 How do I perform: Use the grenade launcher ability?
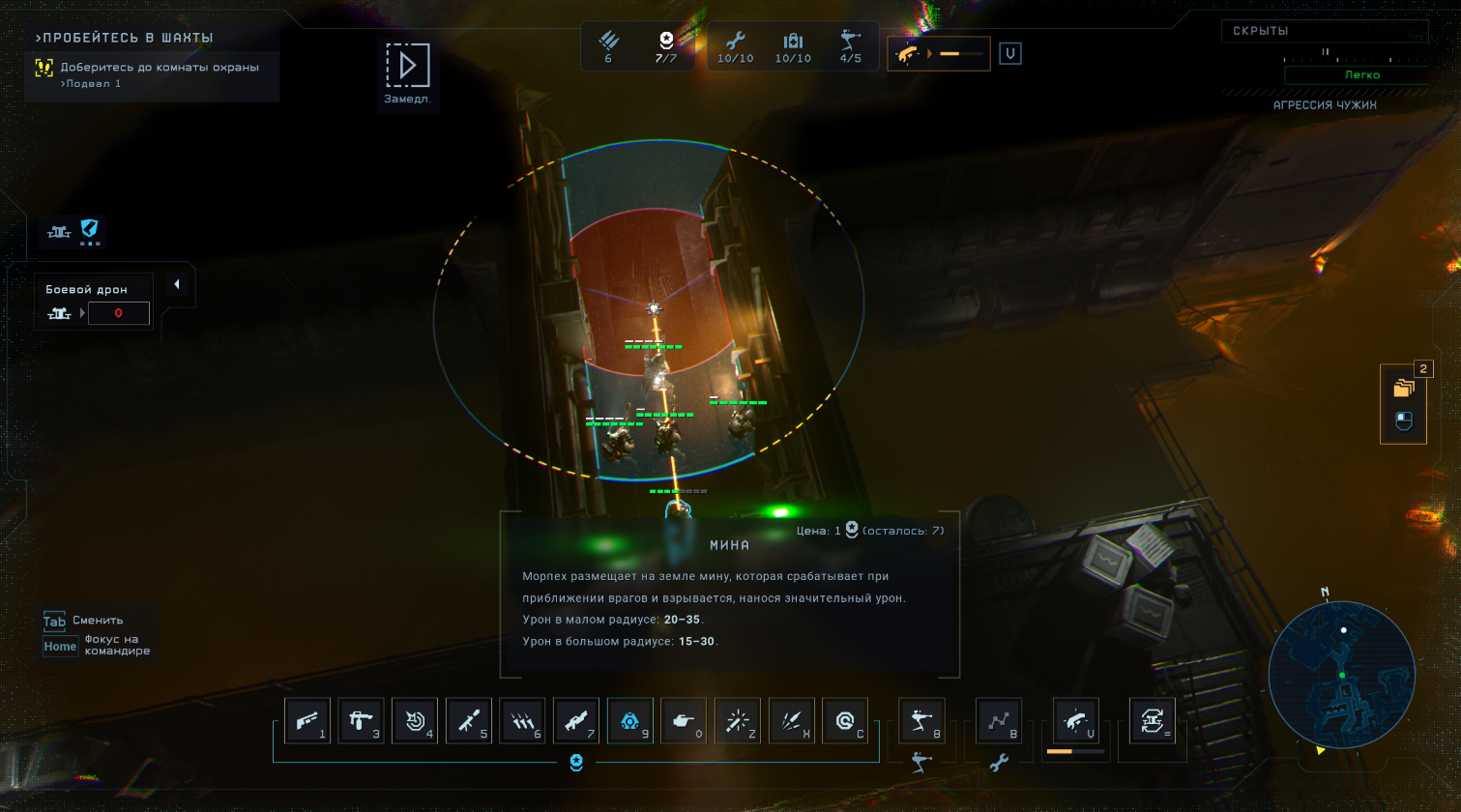(469, 721)
